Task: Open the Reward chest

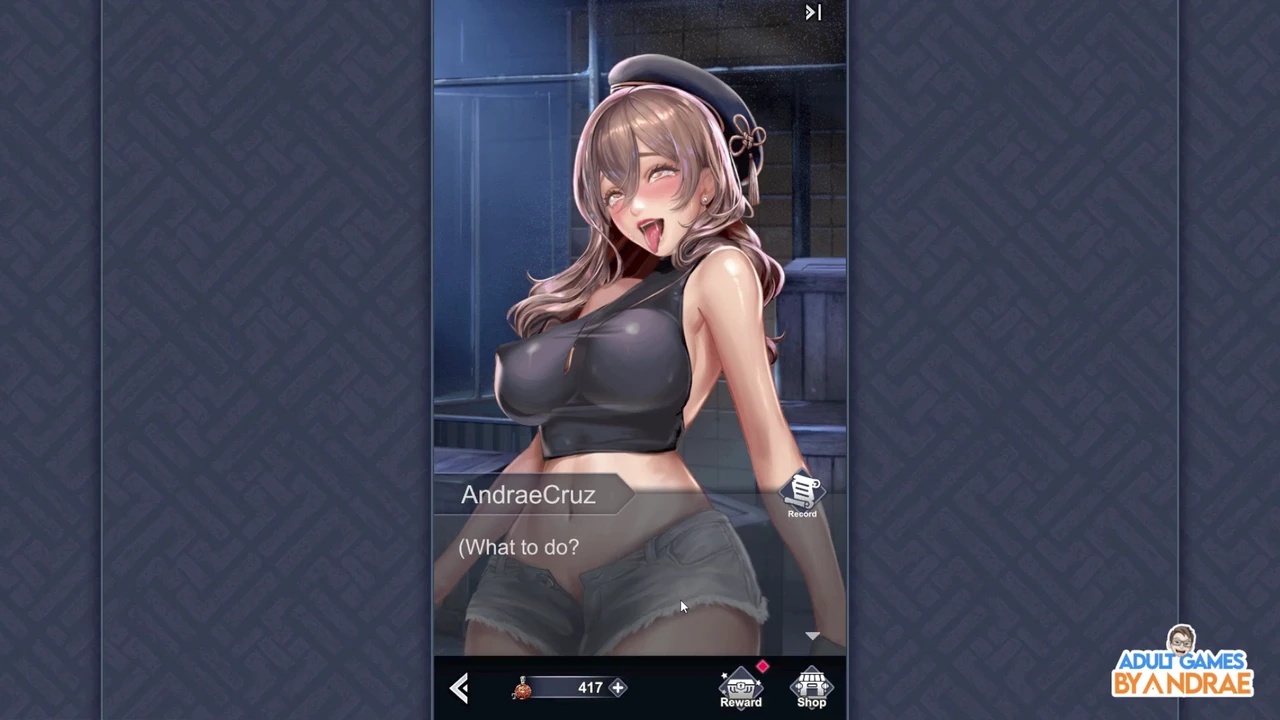Action: click(741, 689)
